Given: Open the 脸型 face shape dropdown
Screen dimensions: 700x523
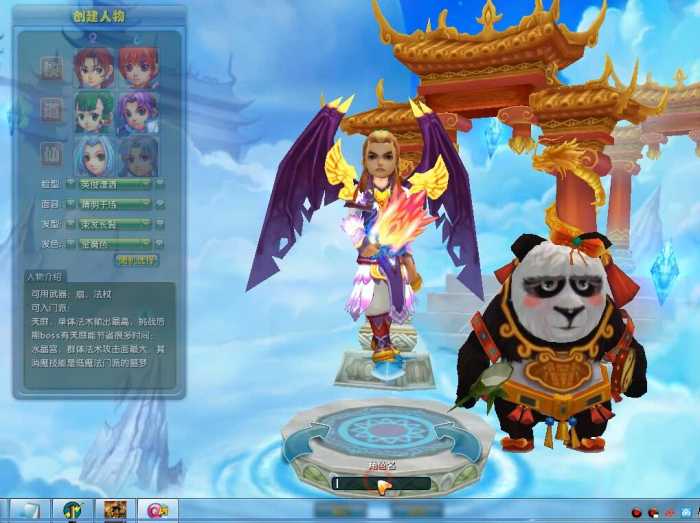Looking at the screenshot, I should pyautogui.click(x=115, y=184).
